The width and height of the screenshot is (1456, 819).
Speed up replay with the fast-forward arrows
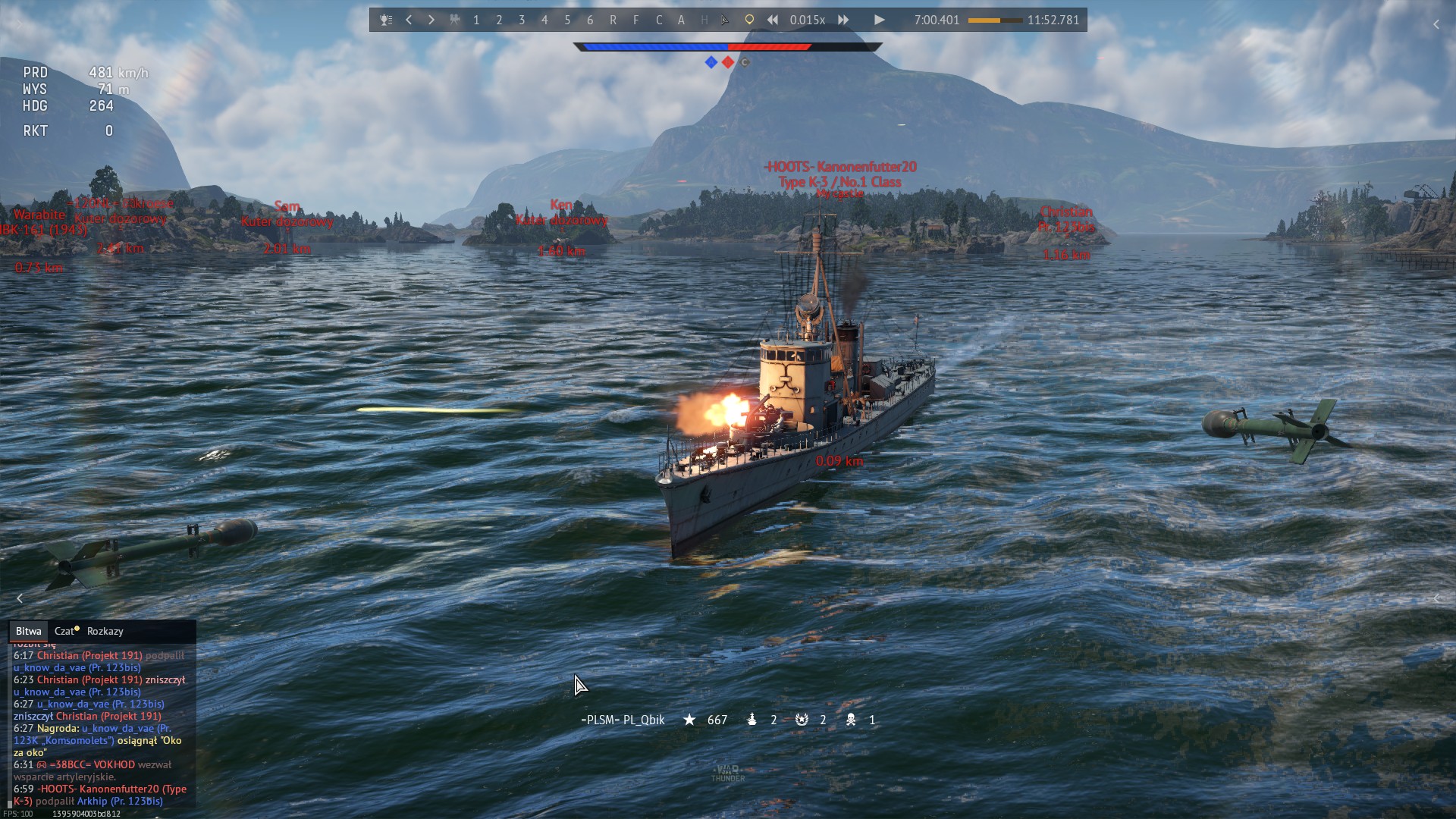click(x=843, y=20)
